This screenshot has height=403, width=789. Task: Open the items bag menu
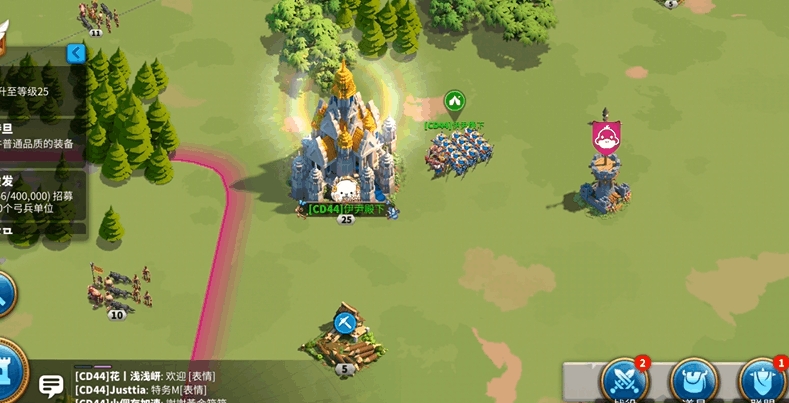click(693, 381)
